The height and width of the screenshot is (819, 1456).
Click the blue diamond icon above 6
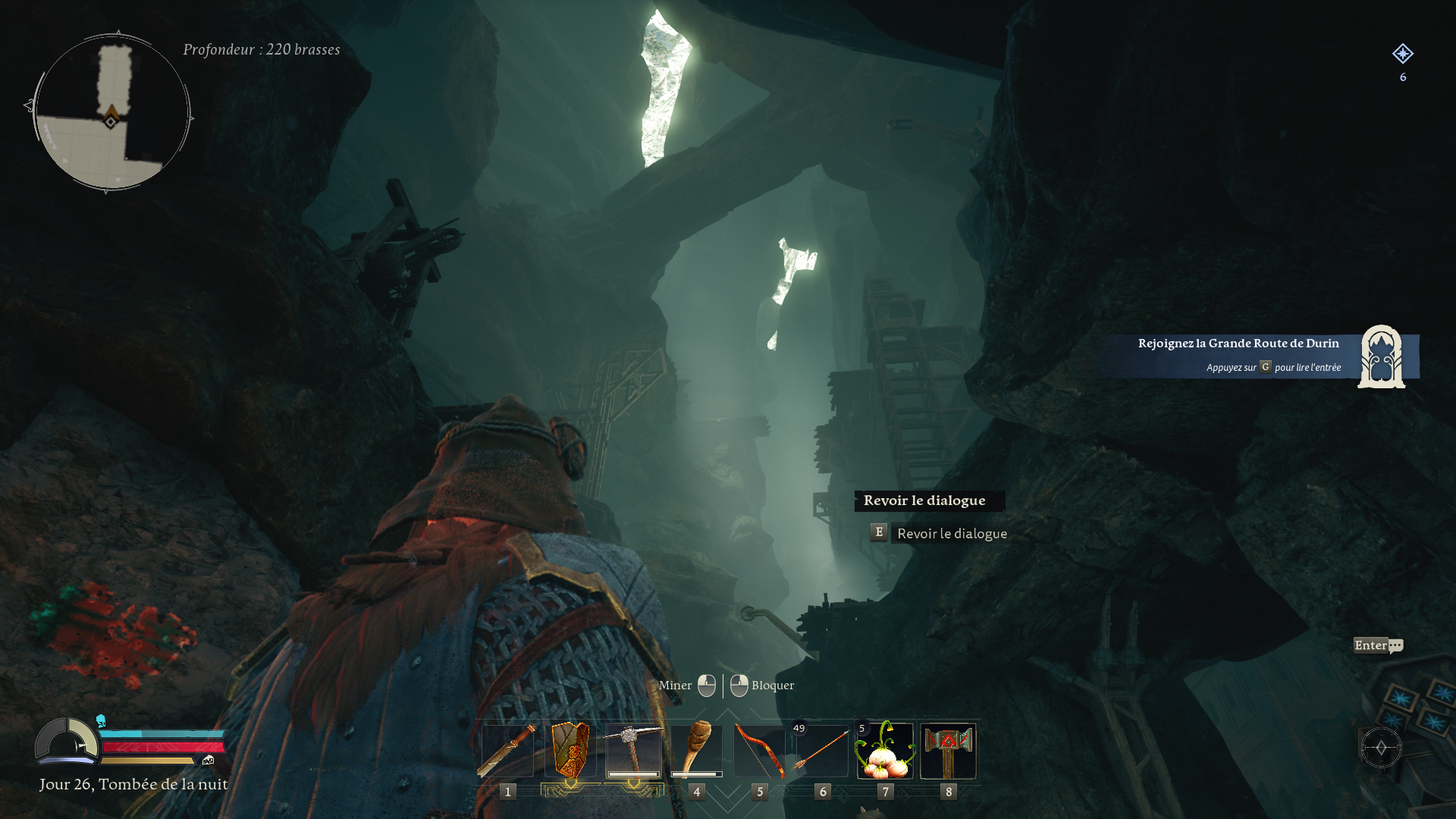pyautogui.click(x=1402, y=54)
